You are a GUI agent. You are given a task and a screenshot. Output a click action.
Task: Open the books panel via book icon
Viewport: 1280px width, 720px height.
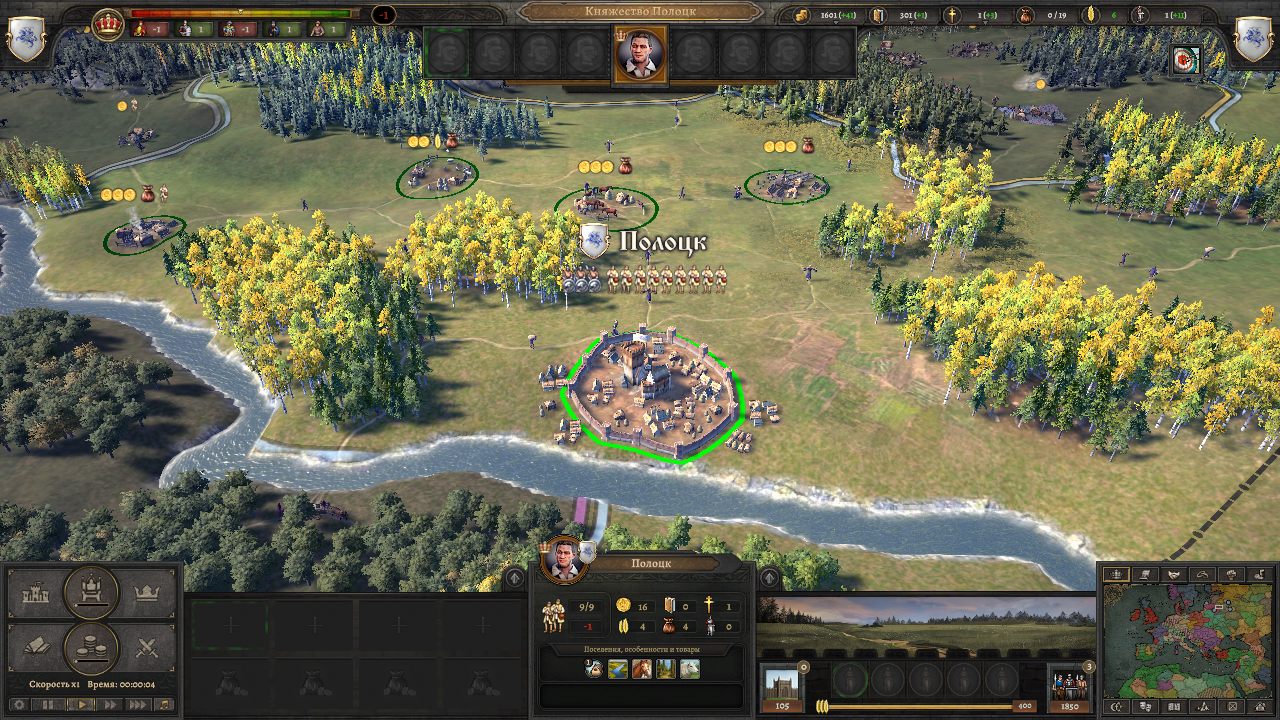(x=38, y=644)
